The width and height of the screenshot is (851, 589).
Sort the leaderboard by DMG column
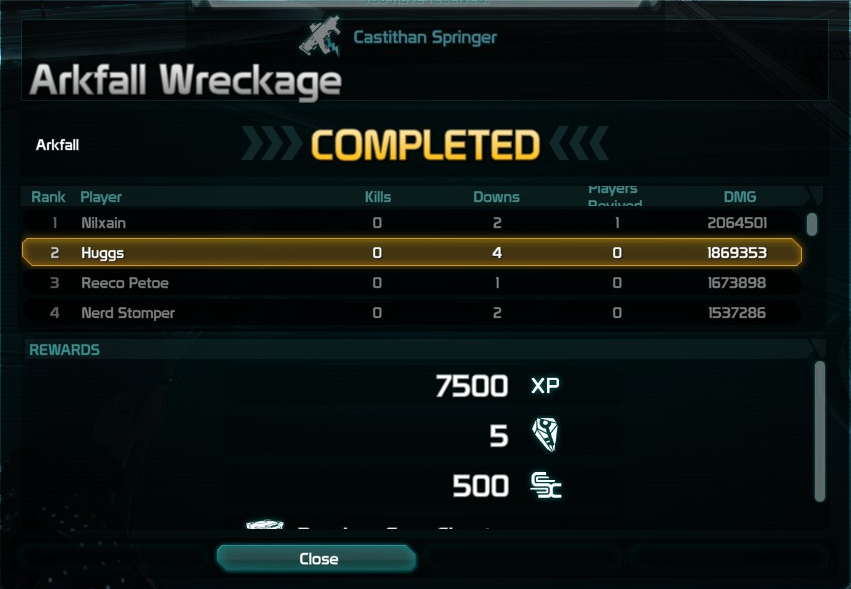[x=740, y=197]
